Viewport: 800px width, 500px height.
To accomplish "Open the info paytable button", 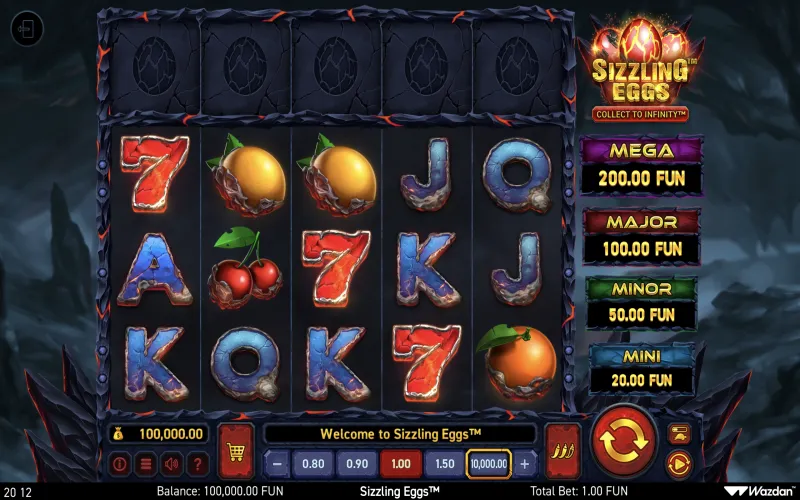I will point(120,464).
